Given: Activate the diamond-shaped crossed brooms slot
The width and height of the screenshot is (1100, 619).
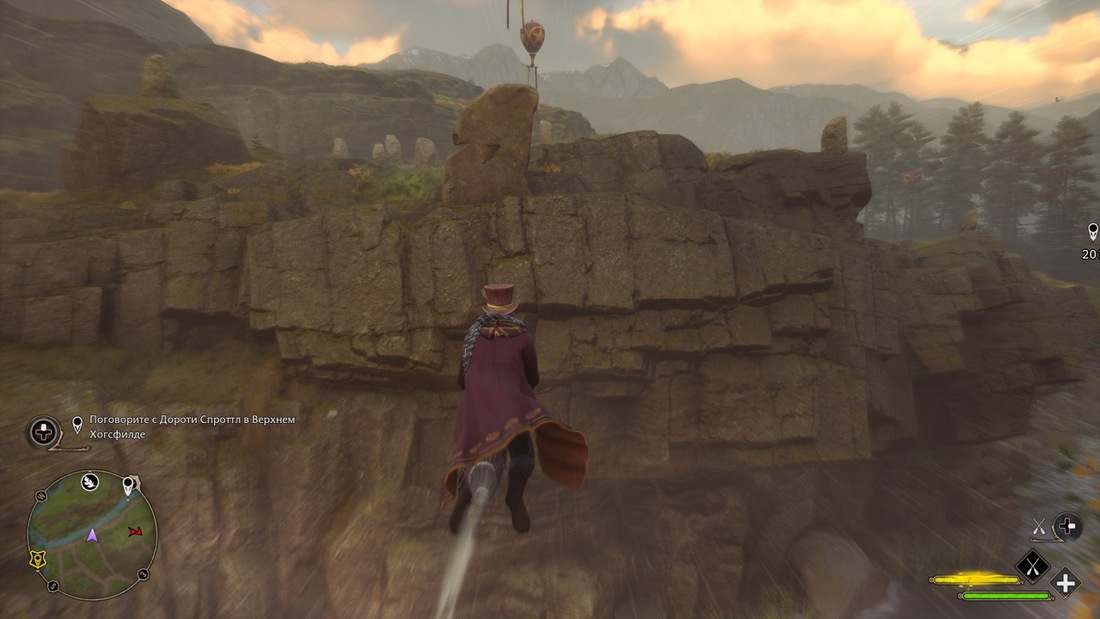Looking at the screenshot, I should pos(1031,566).
